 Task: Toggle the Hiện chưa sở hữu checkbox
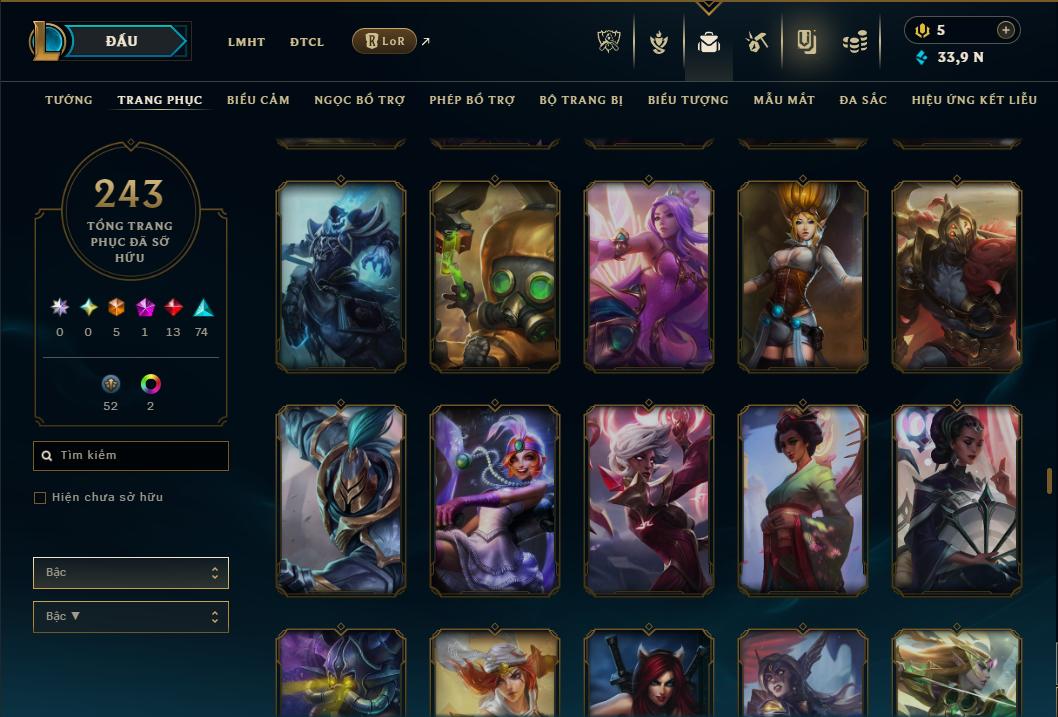[x=40, y=498]
